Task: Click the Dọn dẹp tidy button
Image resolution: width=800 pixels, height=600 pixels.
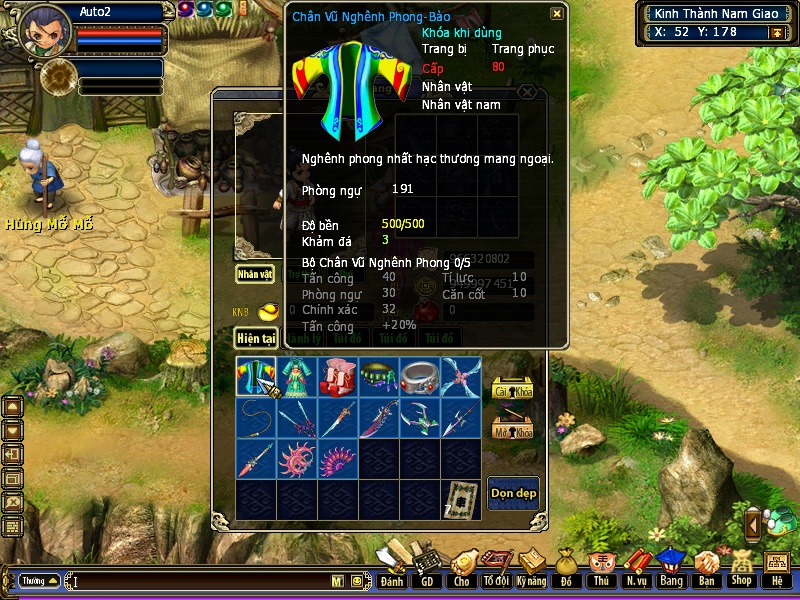Action: pos(513,494)
